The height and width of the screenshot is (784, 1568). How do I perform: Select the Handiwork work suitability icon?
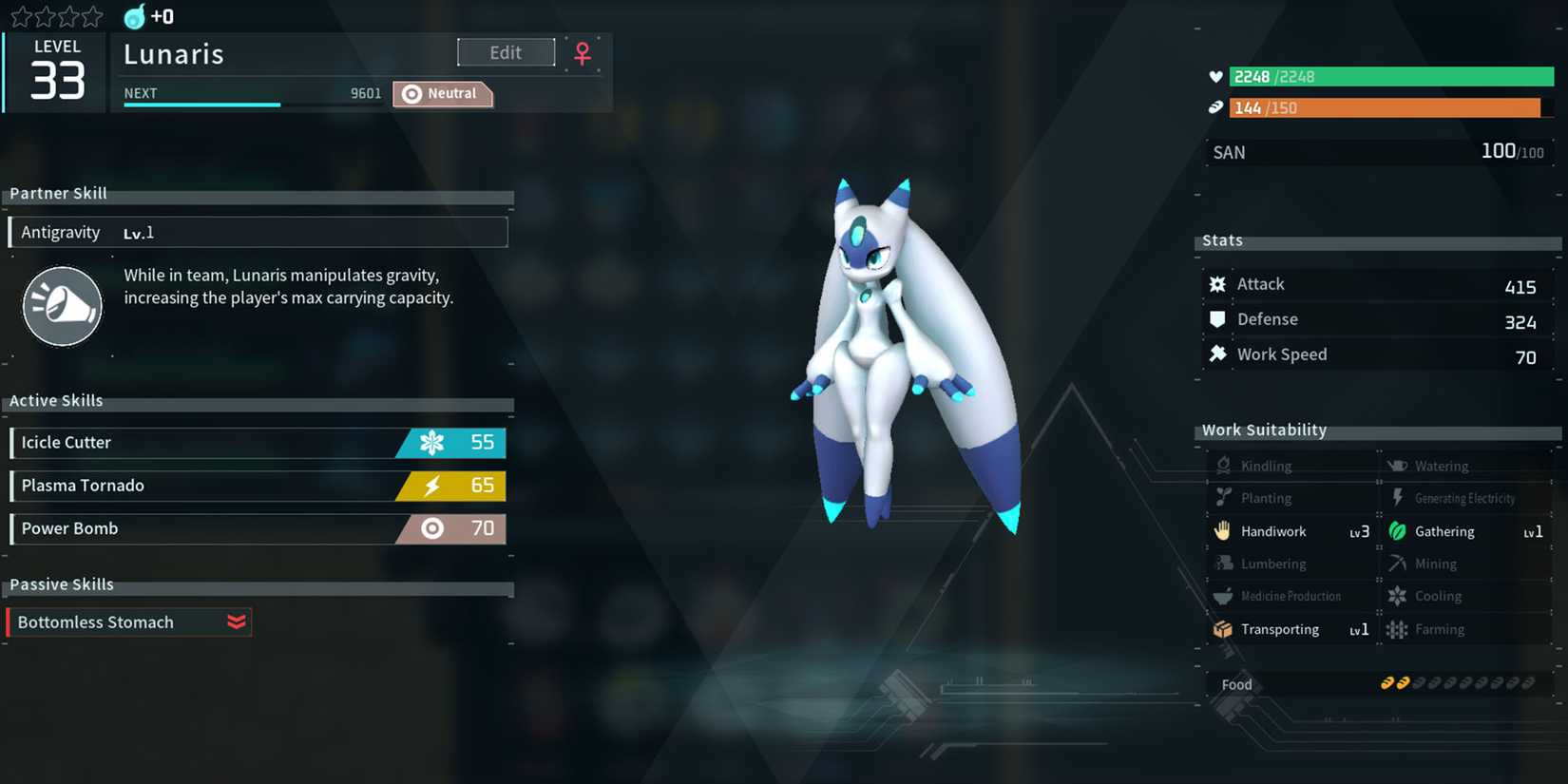[1223, 531]
